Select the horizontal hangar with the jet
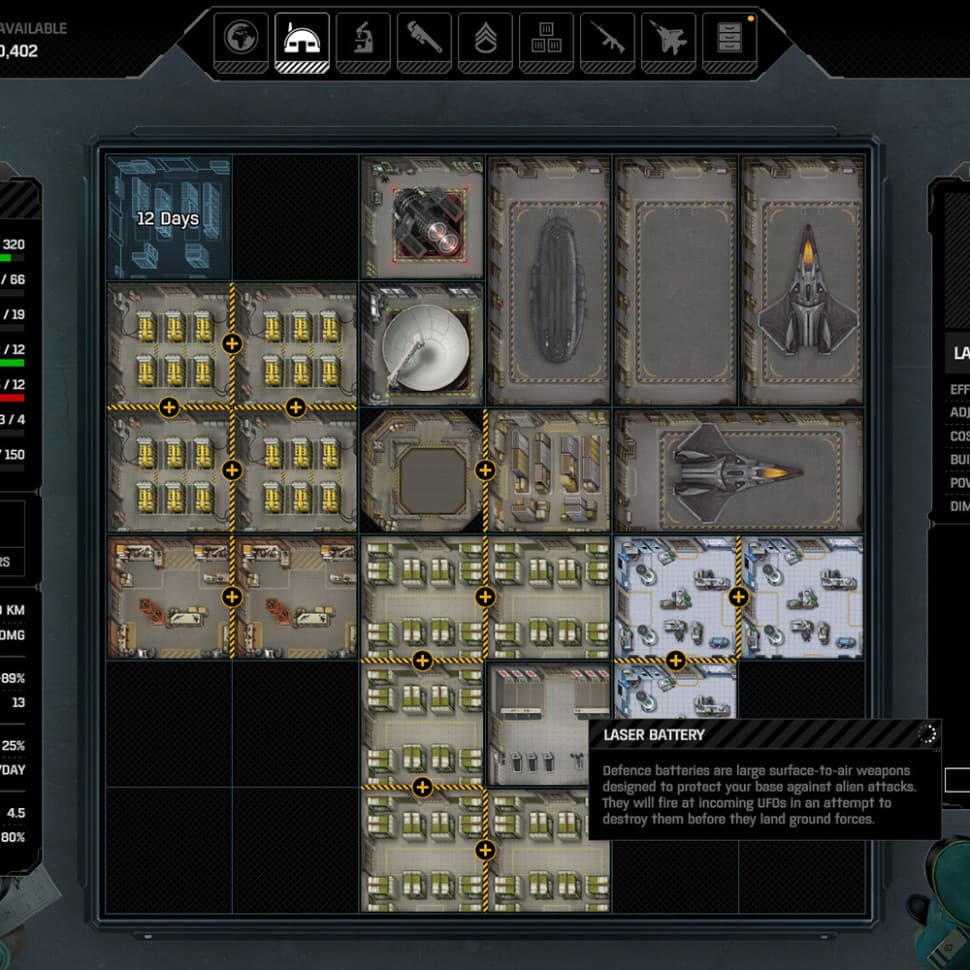970x970 pixels. coord(739,470)
